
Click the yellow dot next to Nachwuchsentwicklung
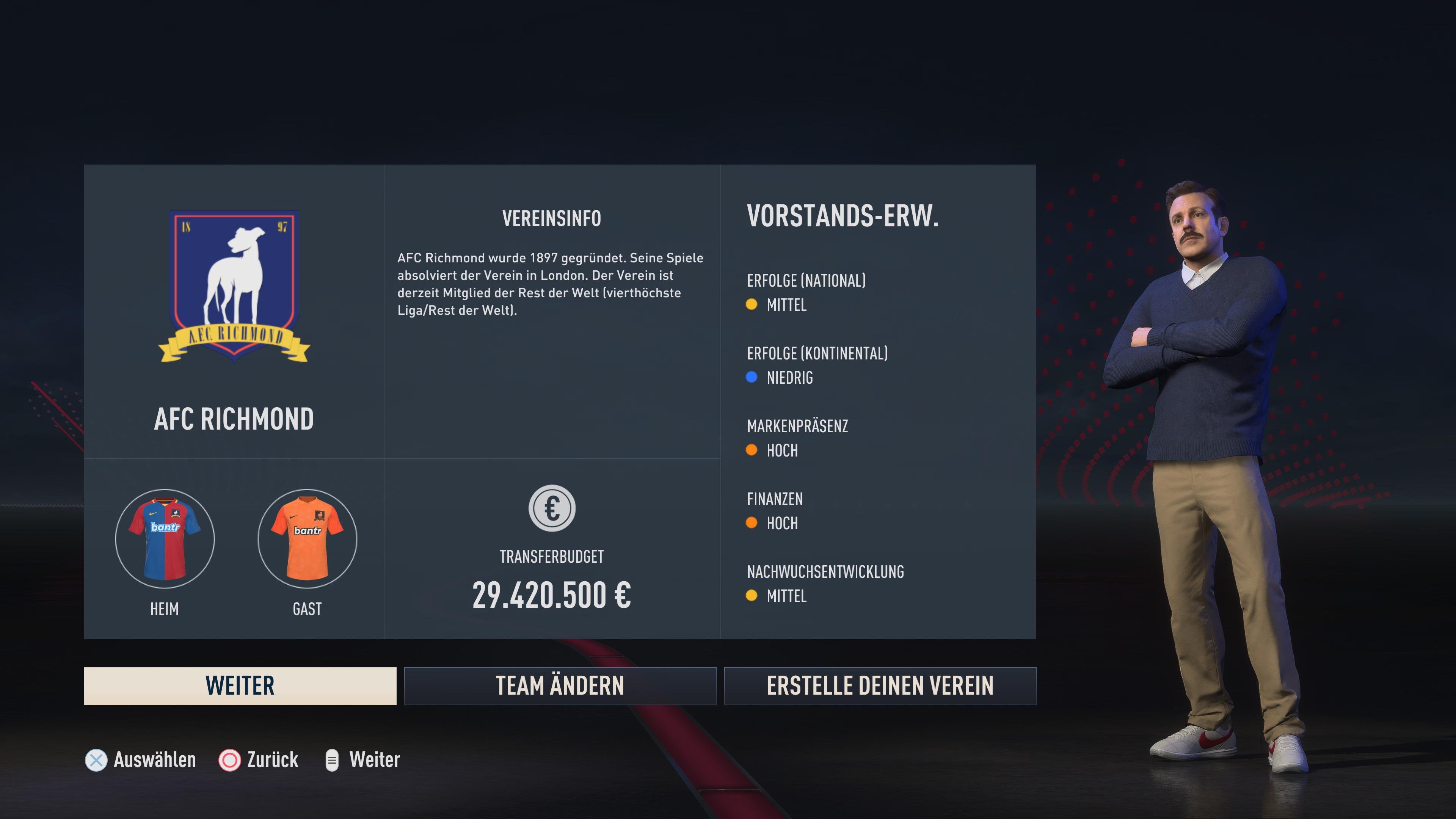point(752,595)
